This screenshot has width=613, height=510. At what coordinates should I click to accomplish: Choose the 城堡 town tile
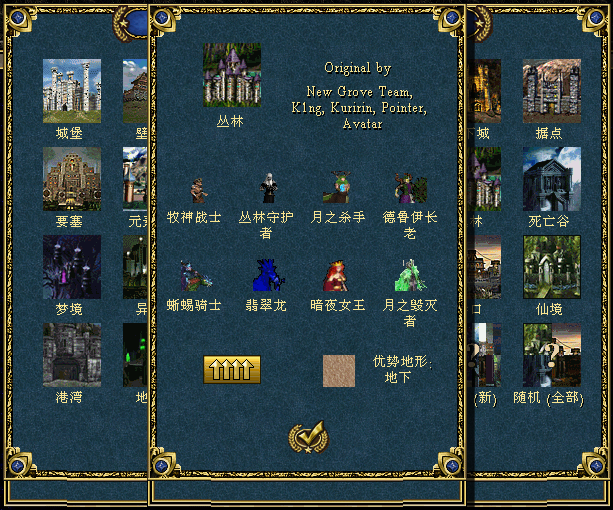click(72, 91)
